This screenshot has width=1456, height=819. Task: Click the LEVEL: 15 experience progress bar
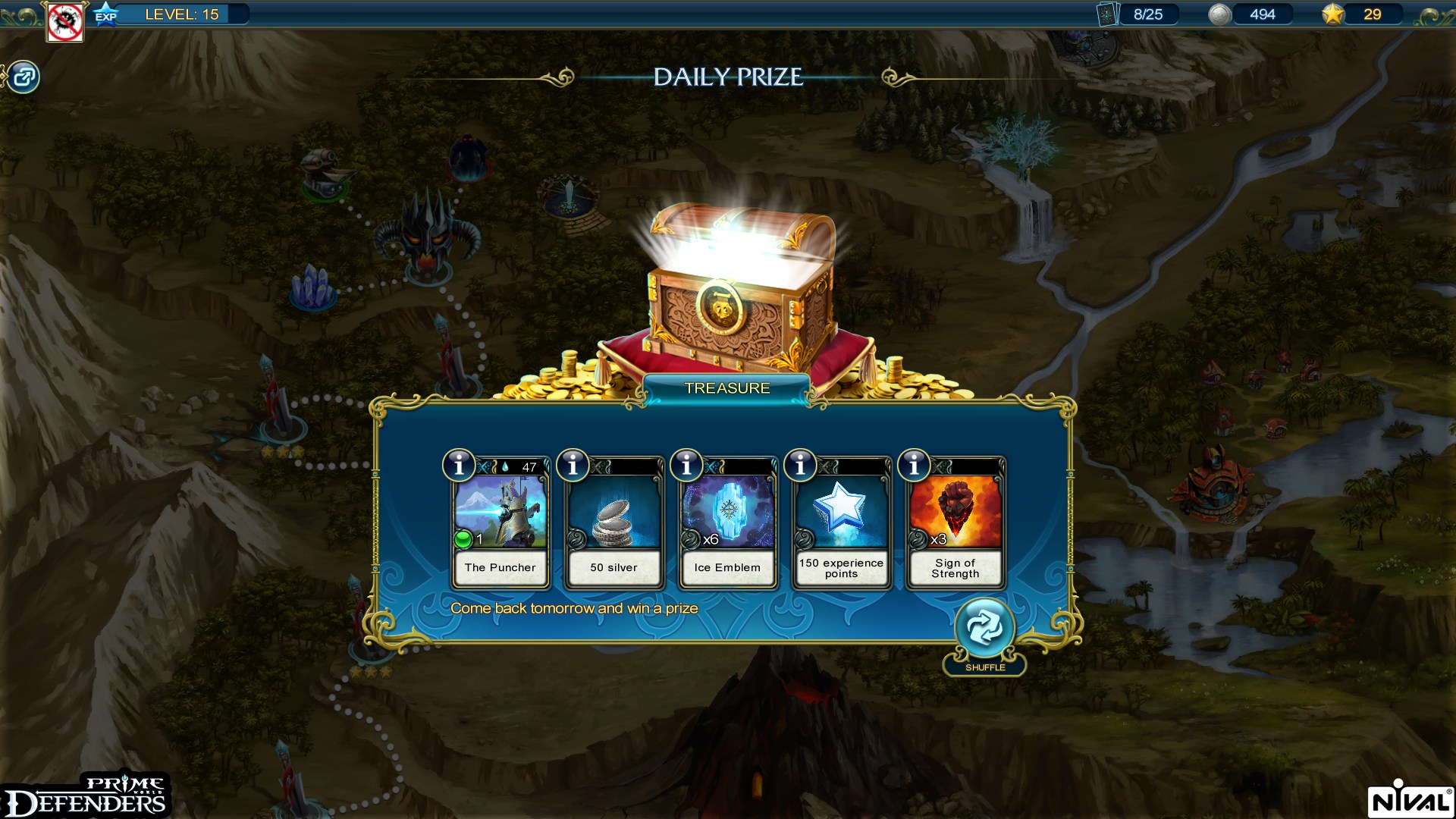pyautogui.click(x=182, y=13)
